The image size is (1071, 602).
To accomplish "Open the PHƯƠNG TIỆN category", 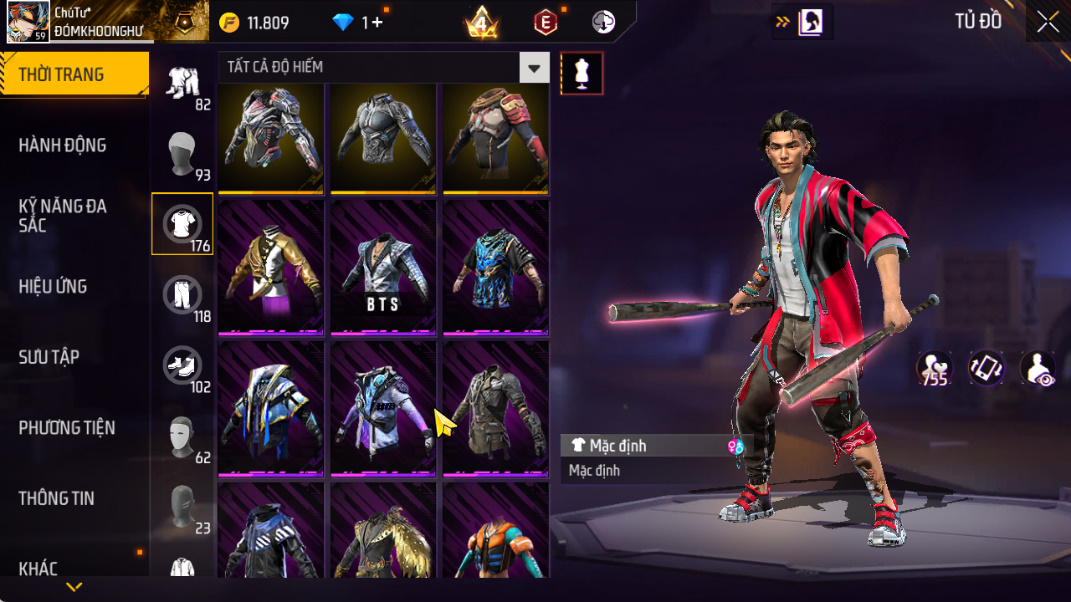I will tap(66, 428).
